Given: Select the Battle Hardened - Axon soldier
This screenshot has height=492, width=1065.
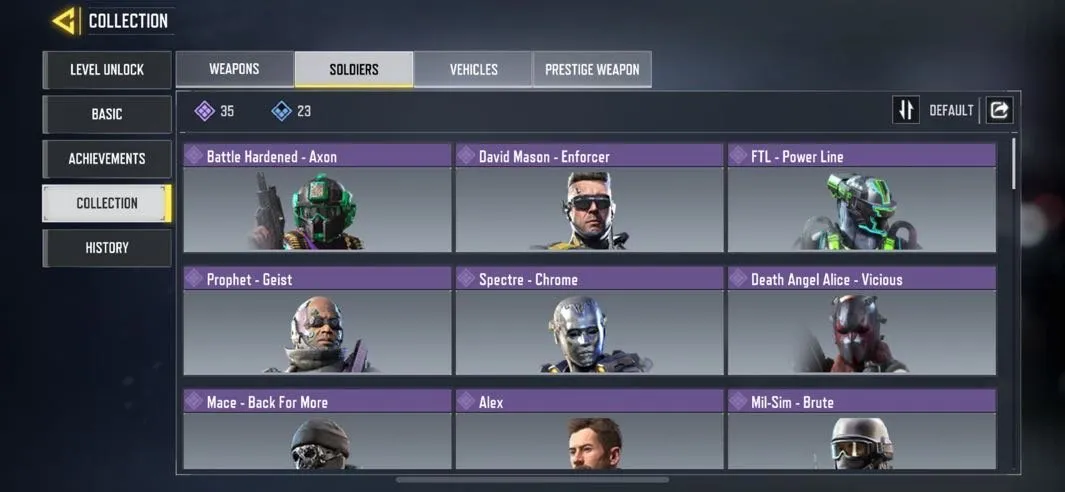Looking at the screenshot, I should pyautogui.click(x=318, y=198).
